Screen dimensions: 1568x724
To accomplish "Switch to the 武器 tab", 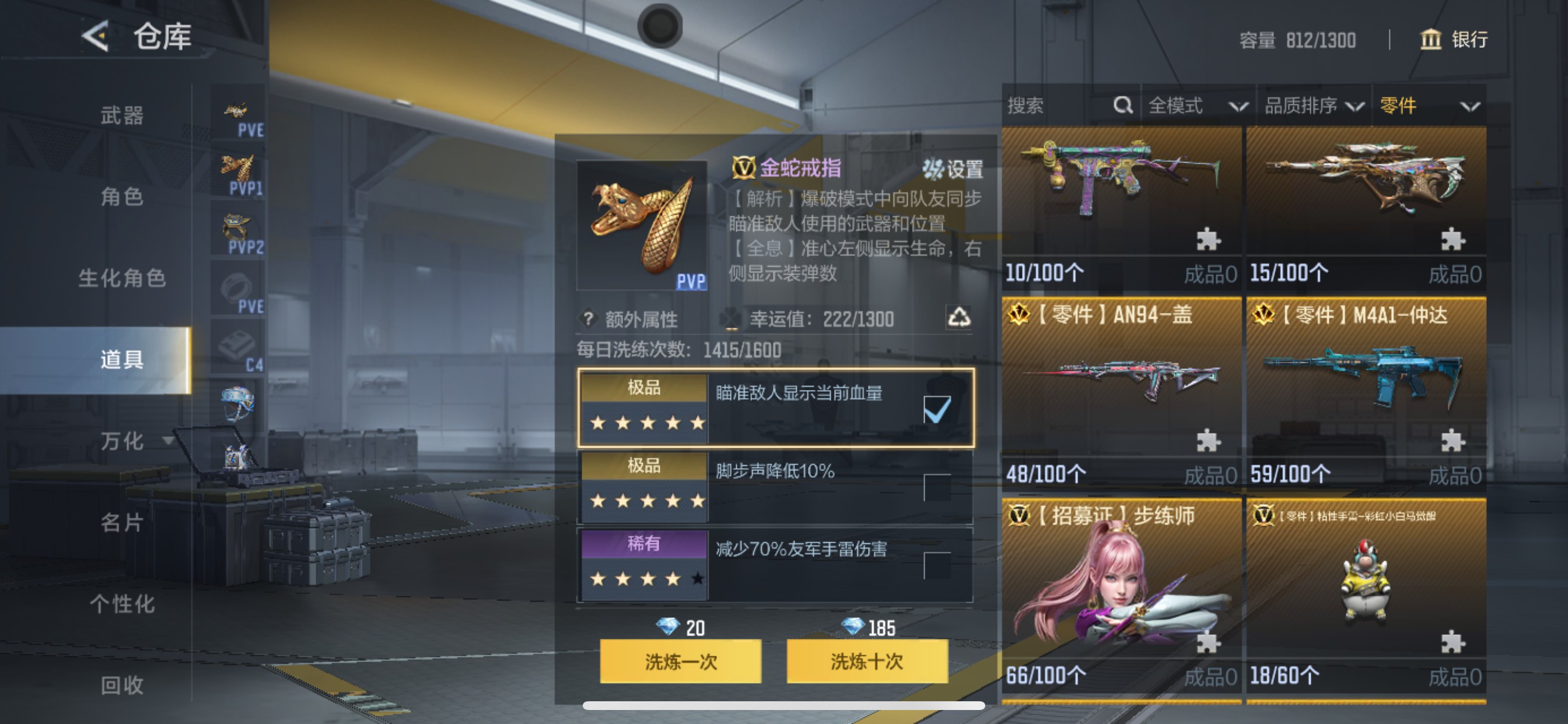I will pyautogui.click(x=122, y=115).
